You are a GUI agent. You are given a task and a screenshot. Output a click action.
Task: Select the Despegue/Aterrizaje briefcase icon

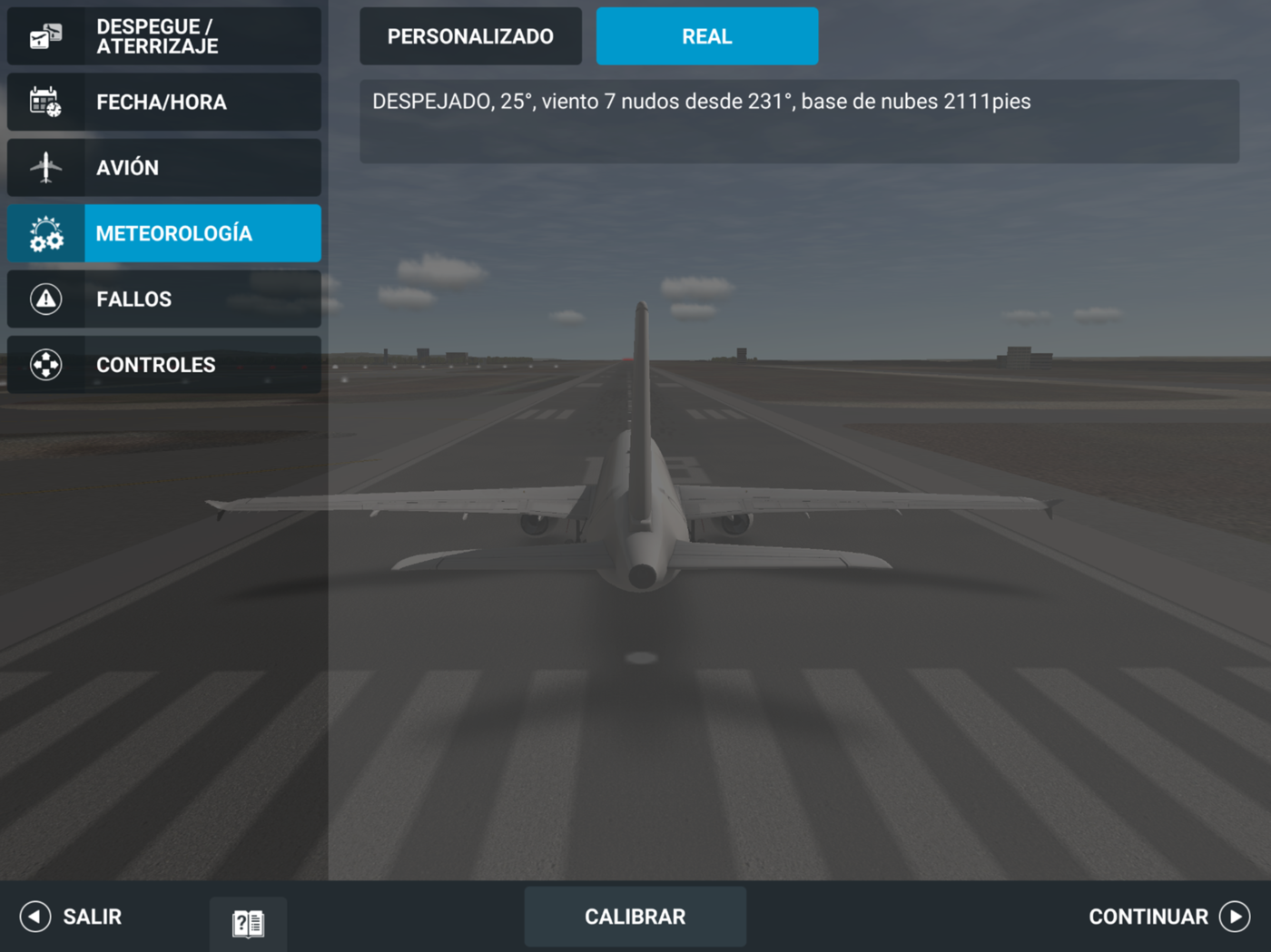(45, 36)
